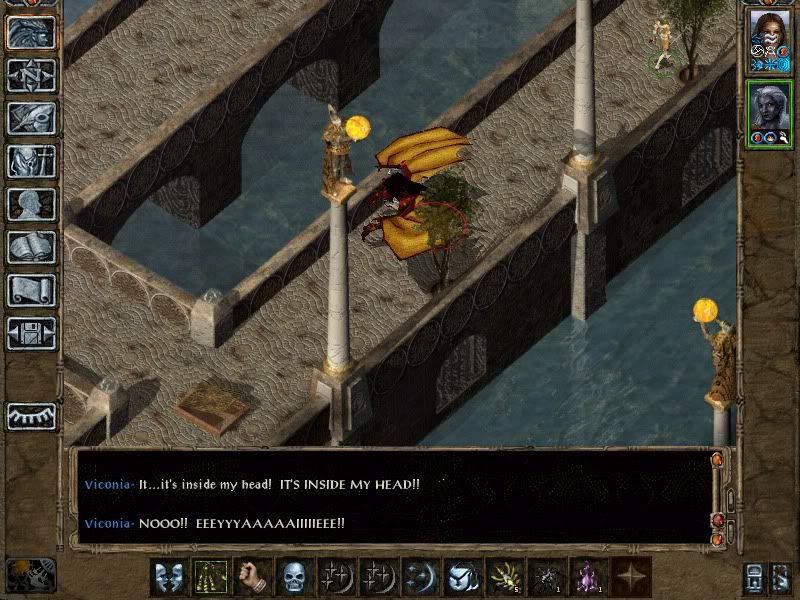Open the inventory screen

click(31, 161)
